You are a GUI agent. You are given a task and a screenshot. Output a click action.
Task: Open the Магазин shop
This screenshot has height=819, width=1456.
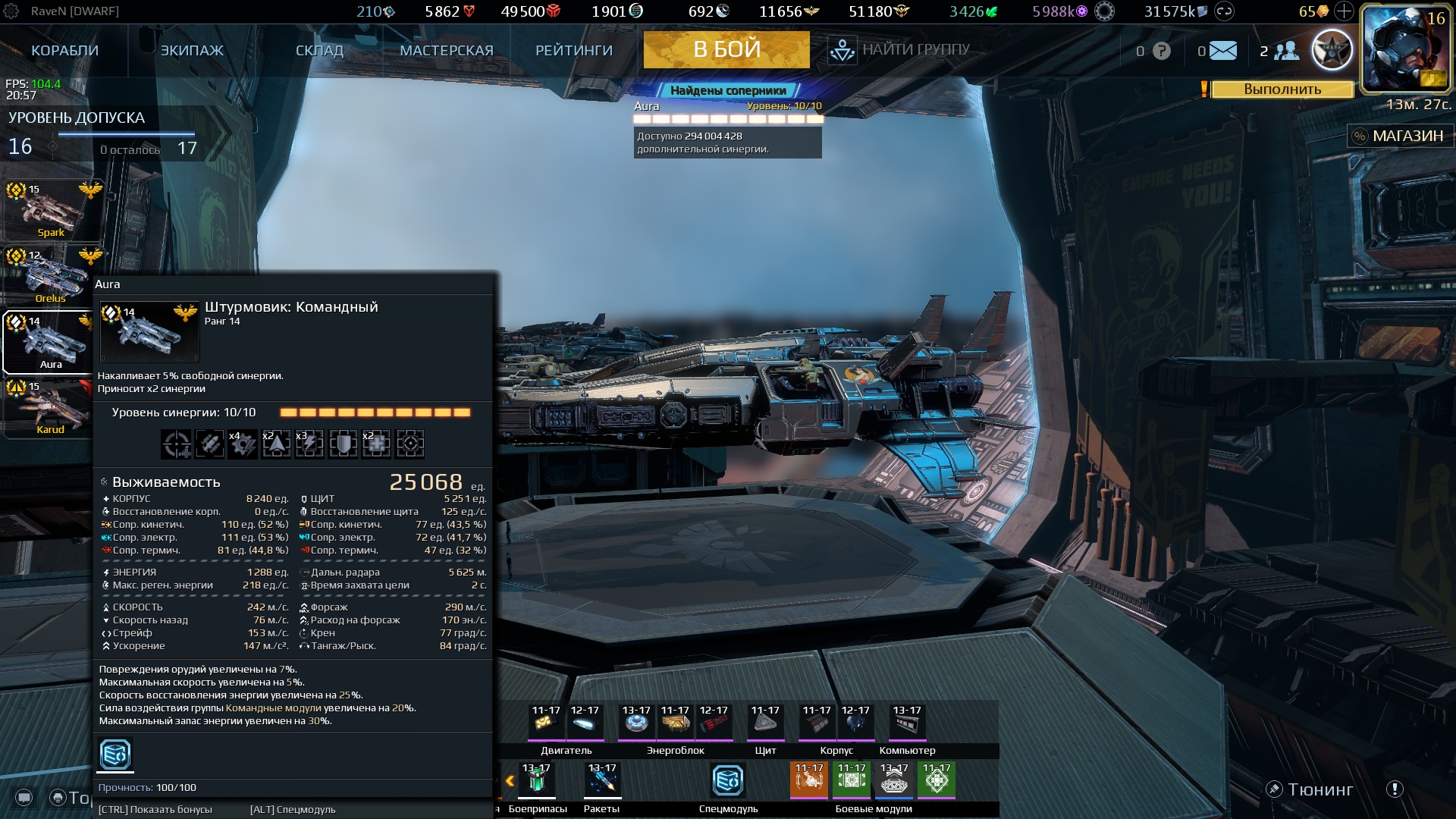[x=1397, y=136]
